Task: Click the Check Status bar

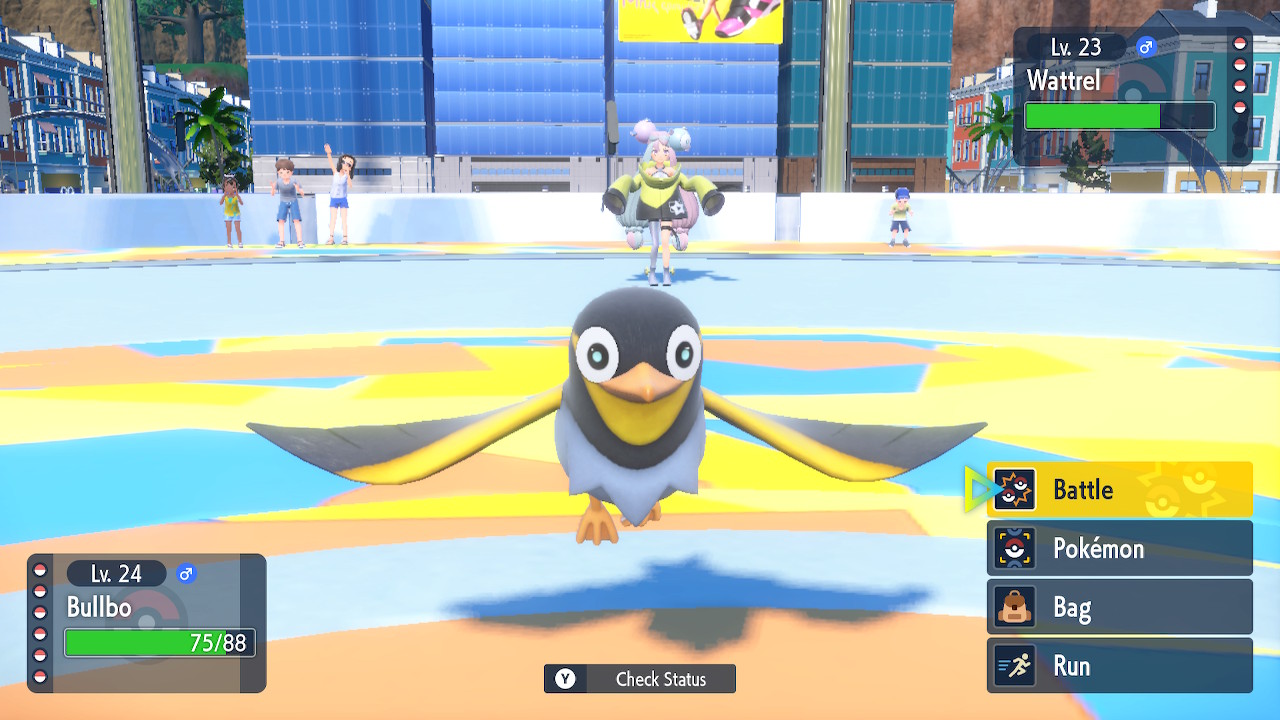Action: tap(640, 679)
